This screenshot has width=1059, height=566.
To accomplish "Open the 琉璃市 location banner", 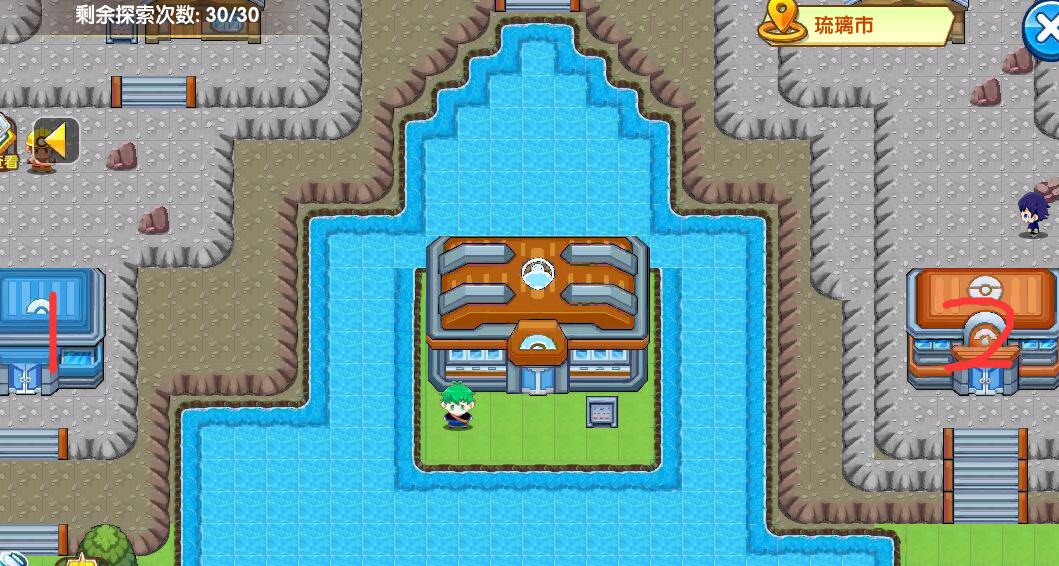I will pyautogui.click(x=856, y=25).
